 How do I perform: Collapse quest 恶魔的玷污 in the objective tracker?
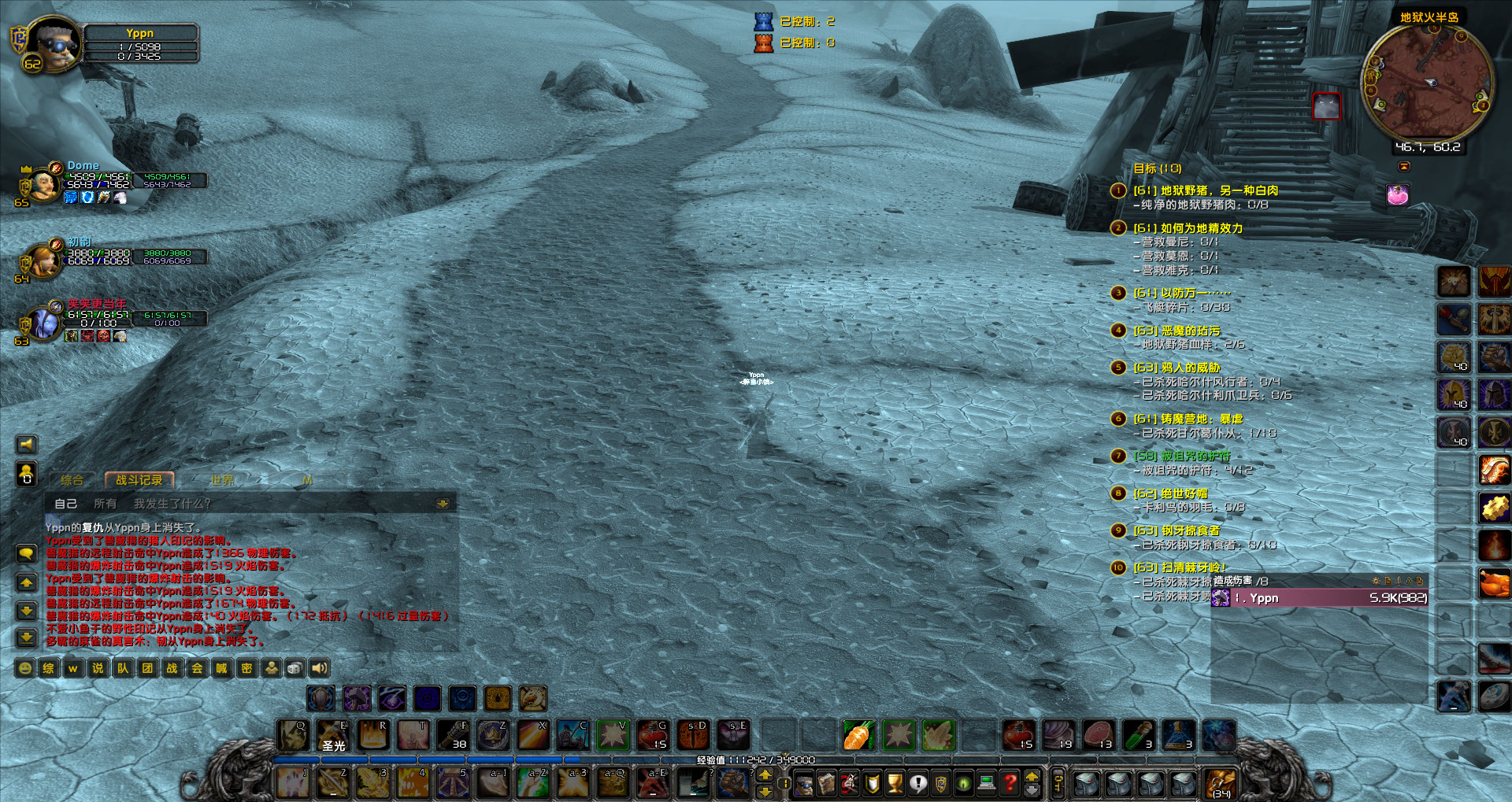pos(1118,331)
